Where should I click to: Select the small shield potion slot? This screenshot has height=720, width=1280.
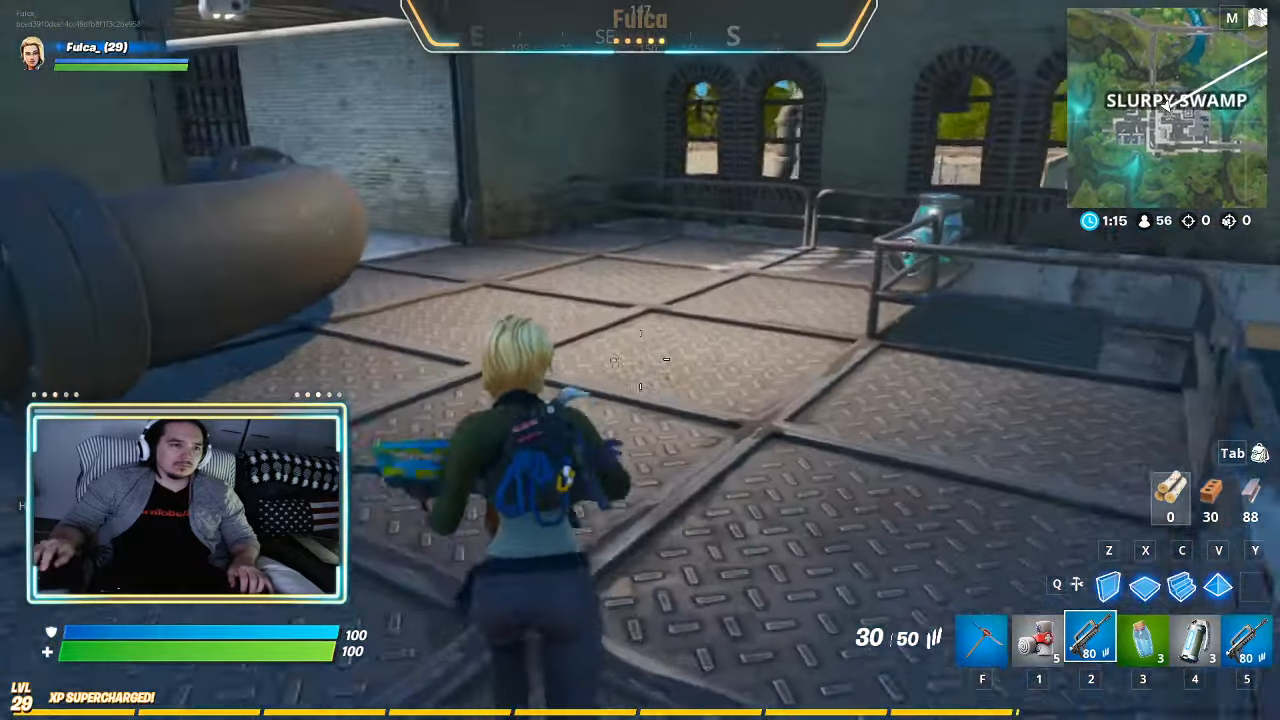pos(1143,640)
